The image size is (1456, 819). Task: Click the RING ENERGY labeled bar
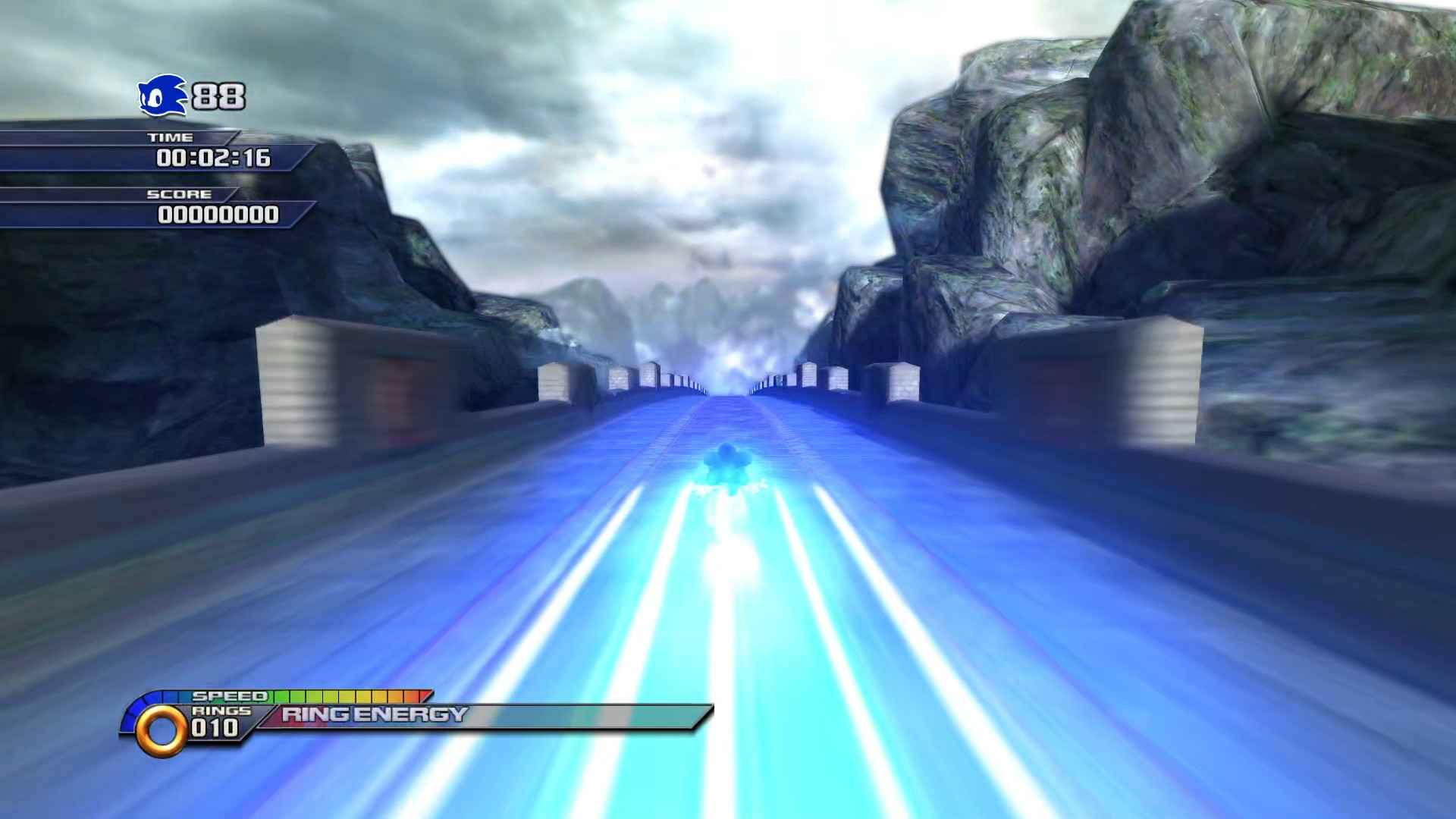[372, 714]
